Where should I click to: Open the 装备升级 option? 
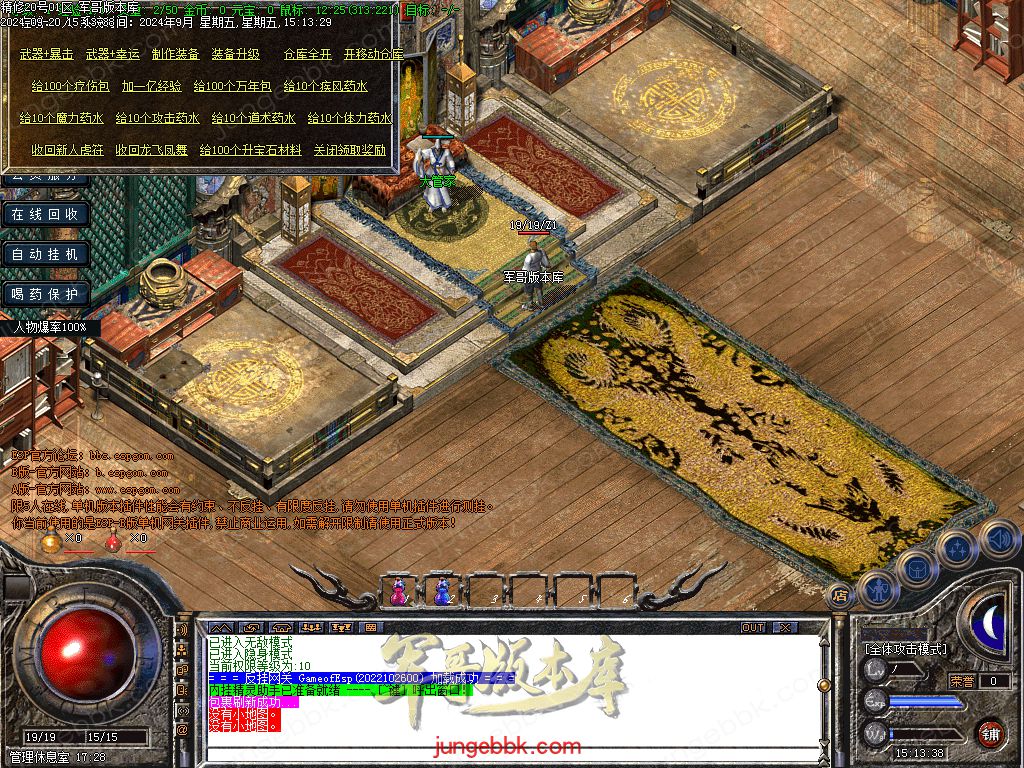coord(235,54)
